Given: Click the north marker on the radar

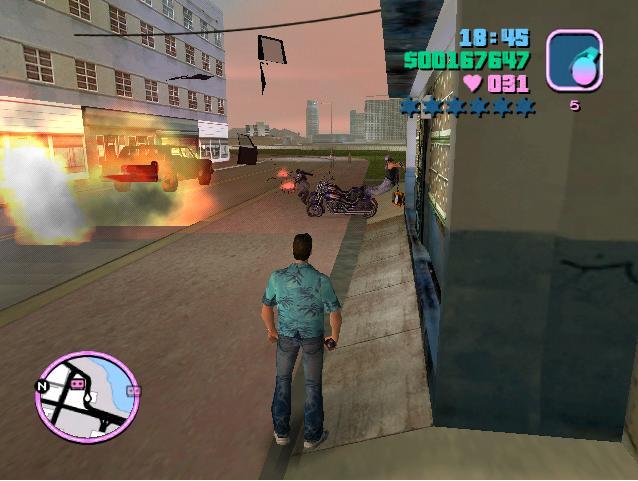Looking at the screenshot, I should click(43, 385).
